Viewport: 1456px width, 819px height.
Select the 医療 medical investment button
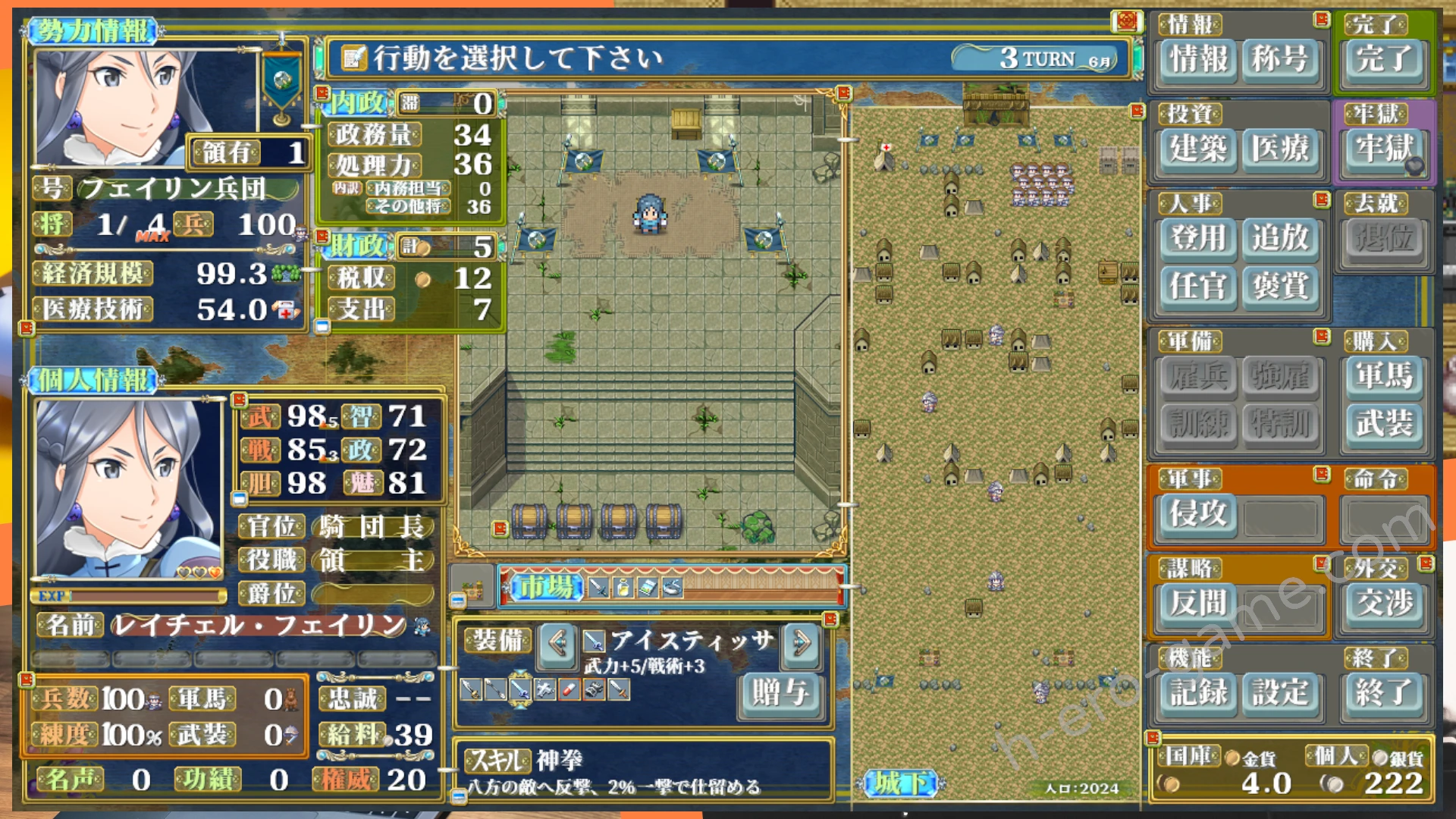coord(1279,149)
